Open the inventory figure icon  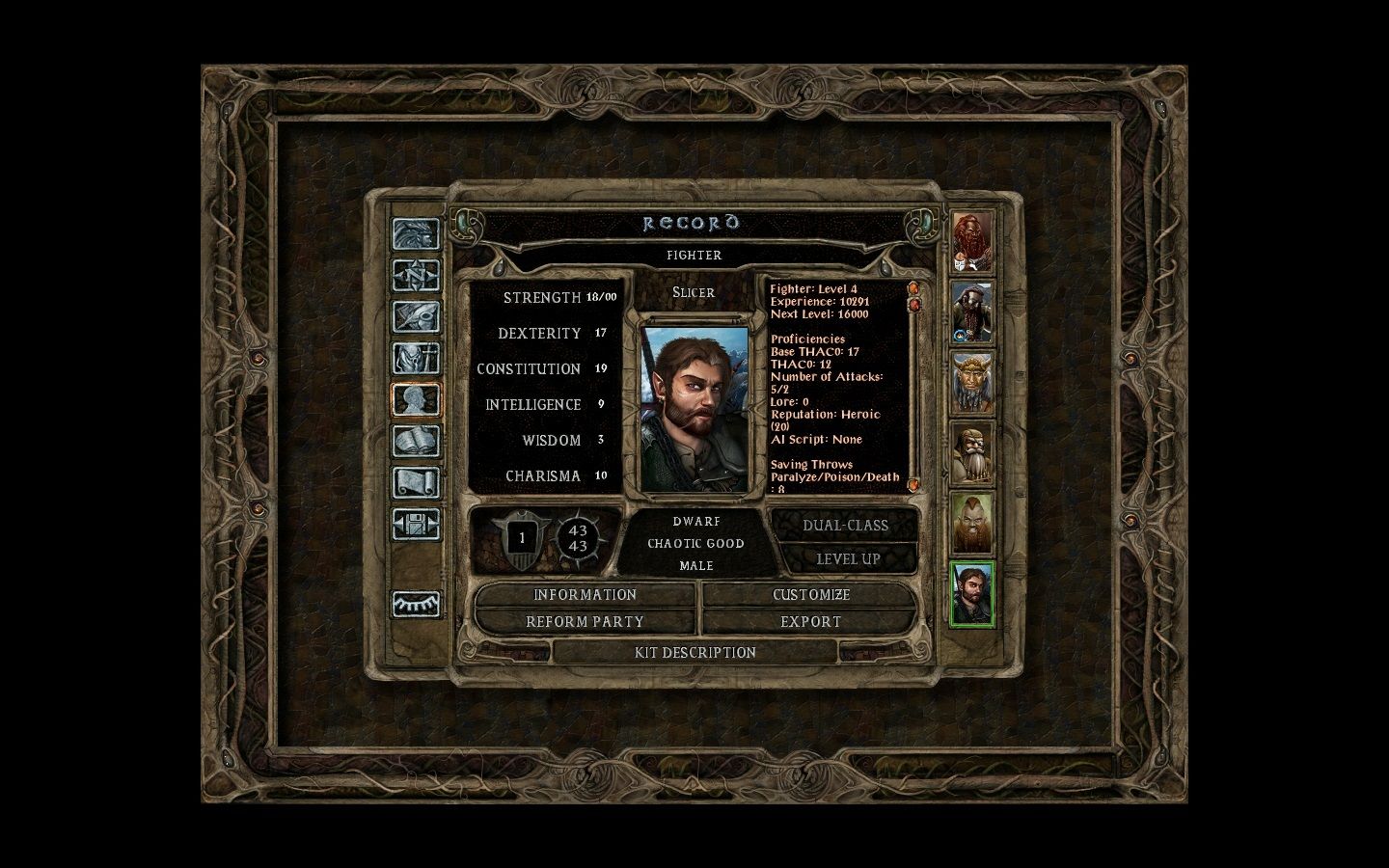(416, 359)
